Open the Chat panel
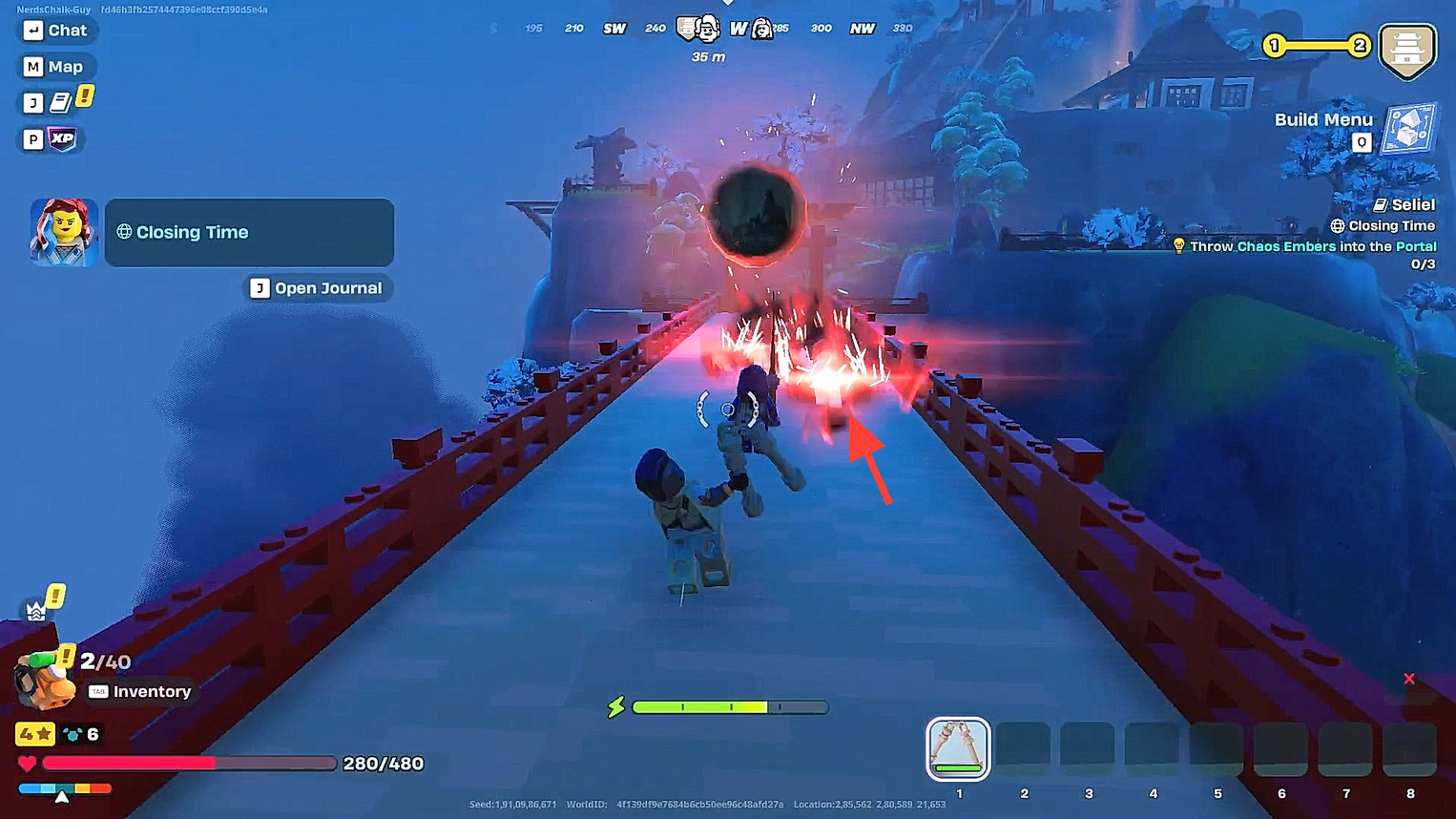The image size is (1456, 819). (x=55, y=31)
